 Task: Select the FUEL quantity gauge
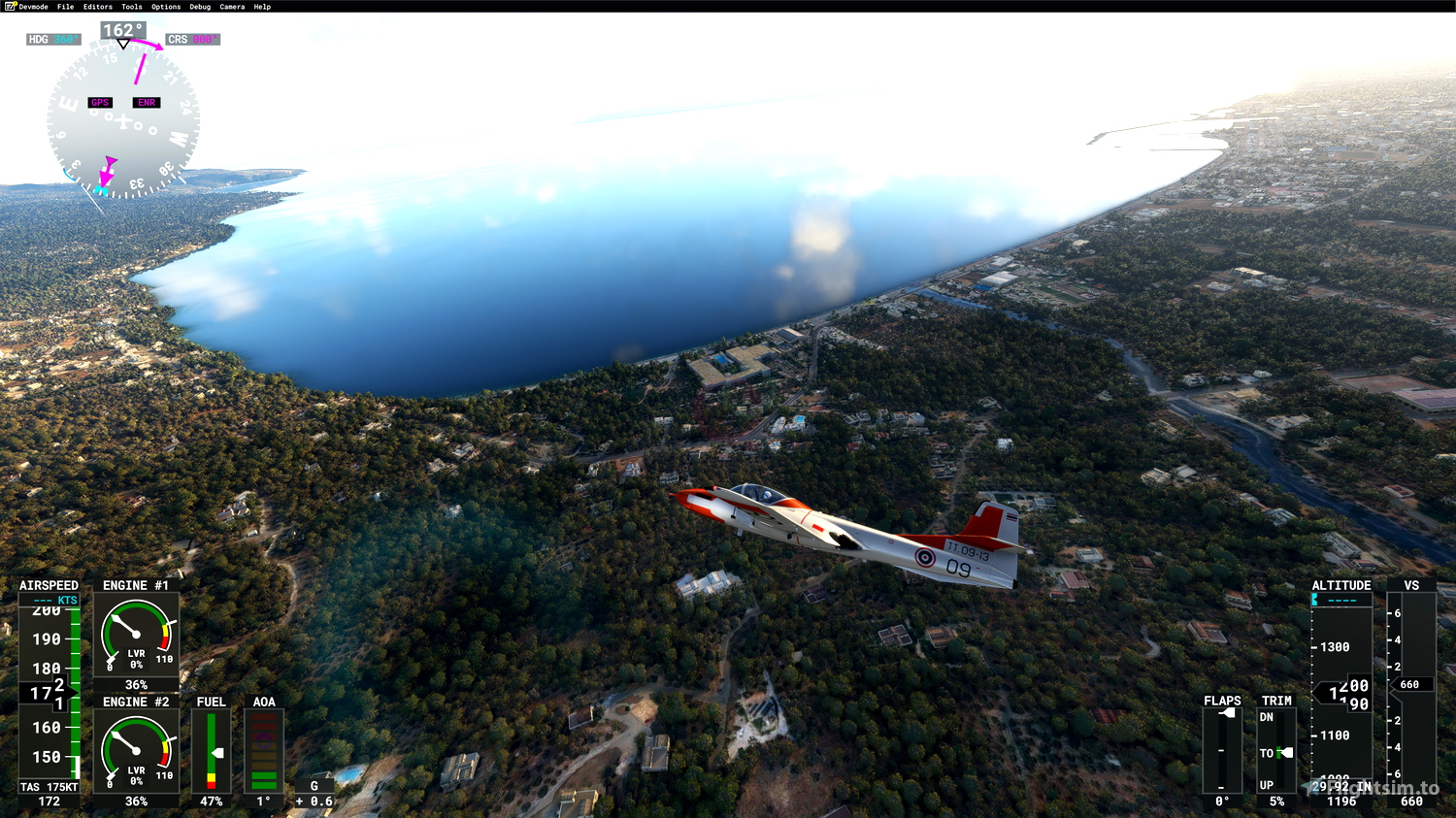pyautogui.click(x=210, y=752)
